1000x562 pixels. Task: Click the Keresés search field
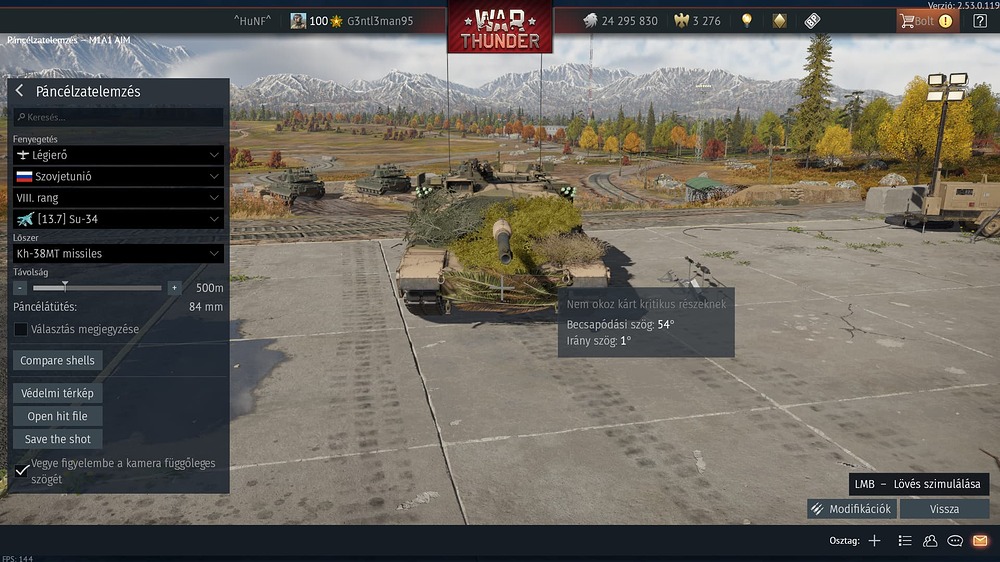tap(118, 117)
